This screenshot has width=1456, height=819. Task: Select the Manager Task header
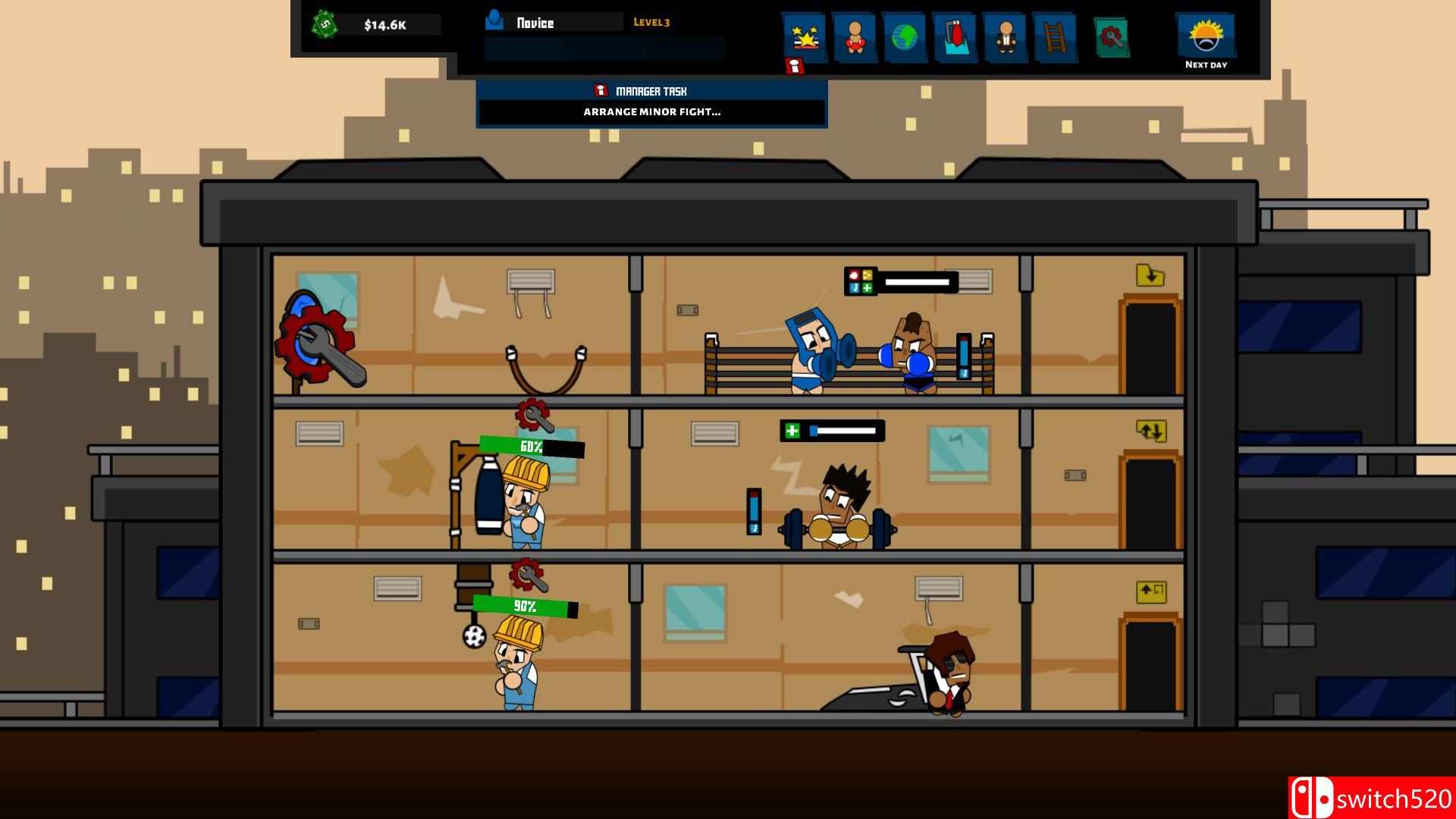point(651,90)
